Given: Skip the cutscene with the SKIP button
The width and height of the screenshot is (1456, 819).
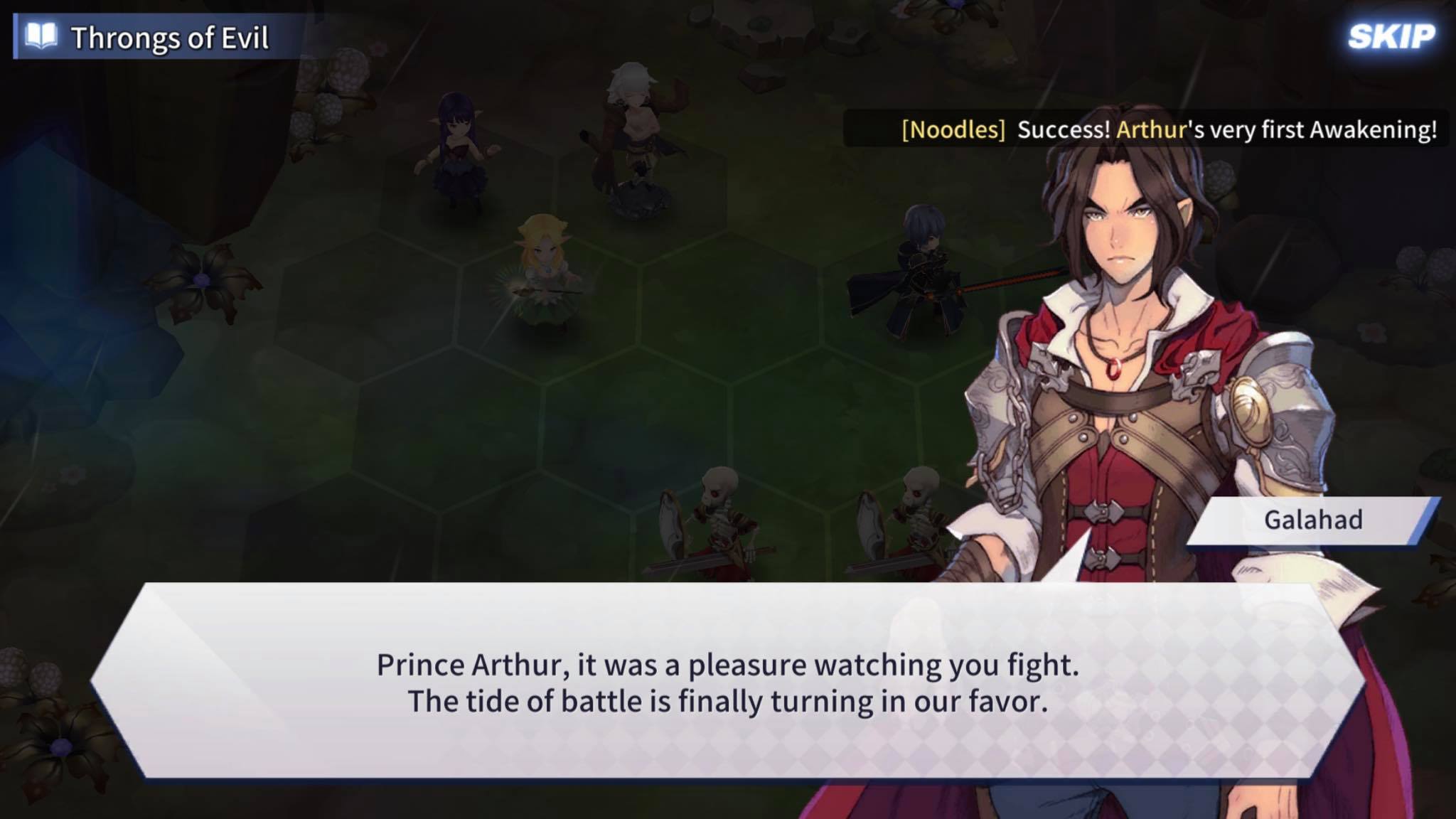Looking at the screenshot, I should [1391, 37].
